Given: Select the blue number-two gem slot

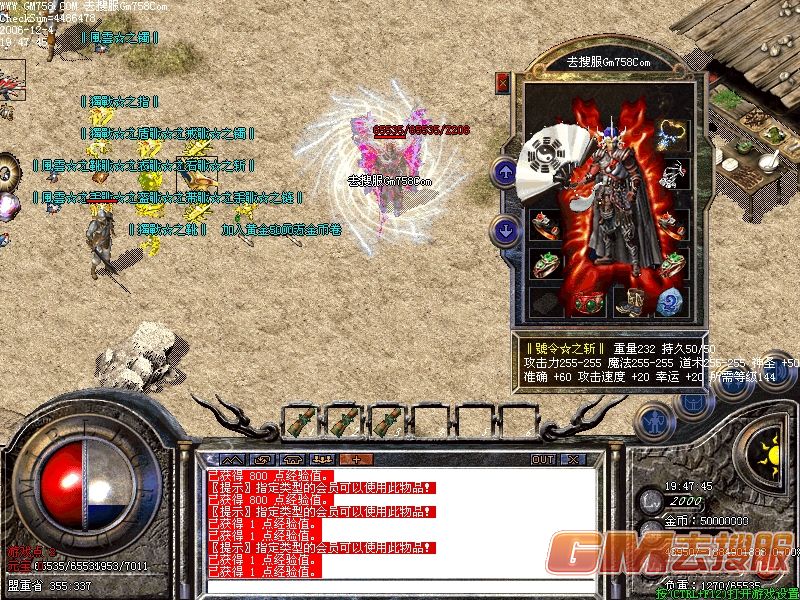Looking at the screenshot, I should tap(671, 301).
